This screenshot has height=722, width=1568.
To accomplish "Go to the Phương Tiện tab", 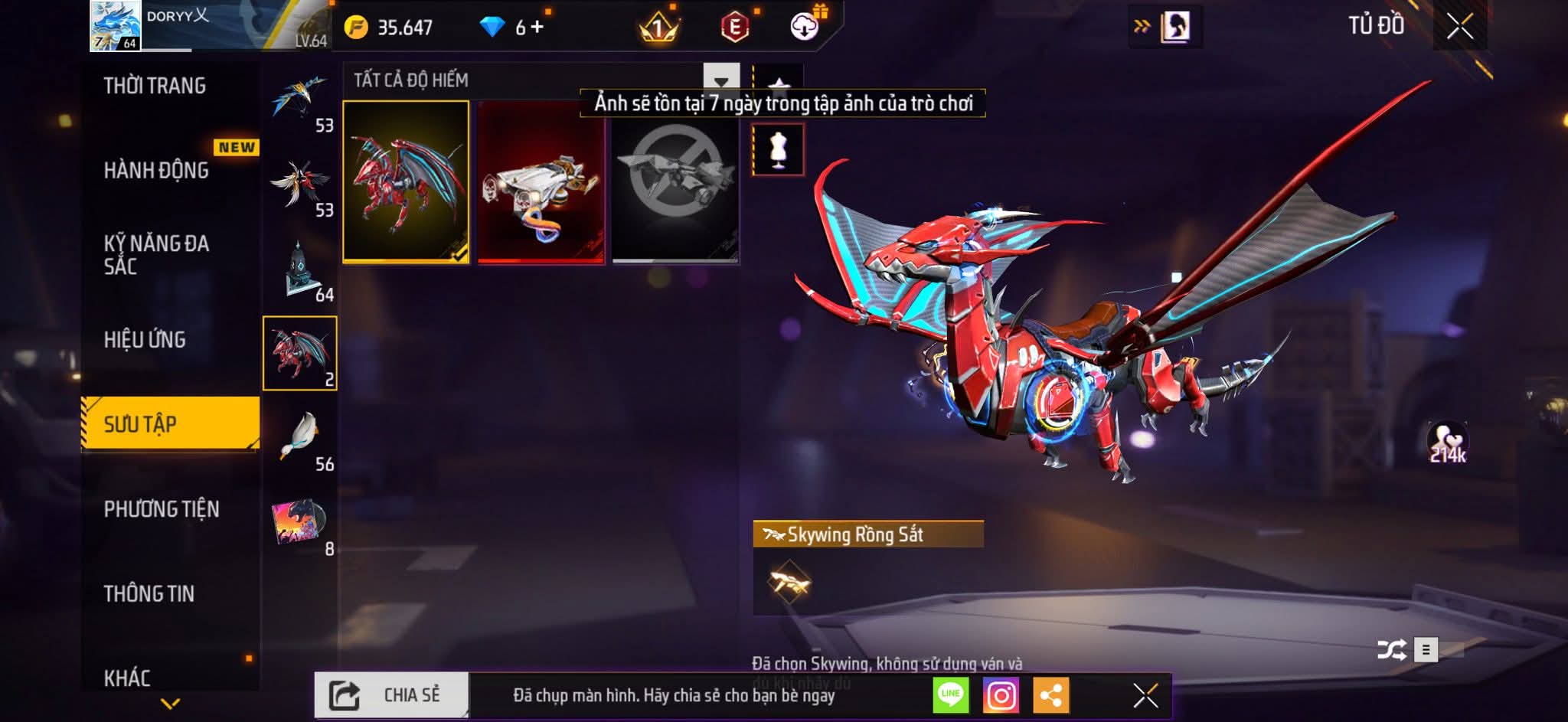I will click(162, 509).
